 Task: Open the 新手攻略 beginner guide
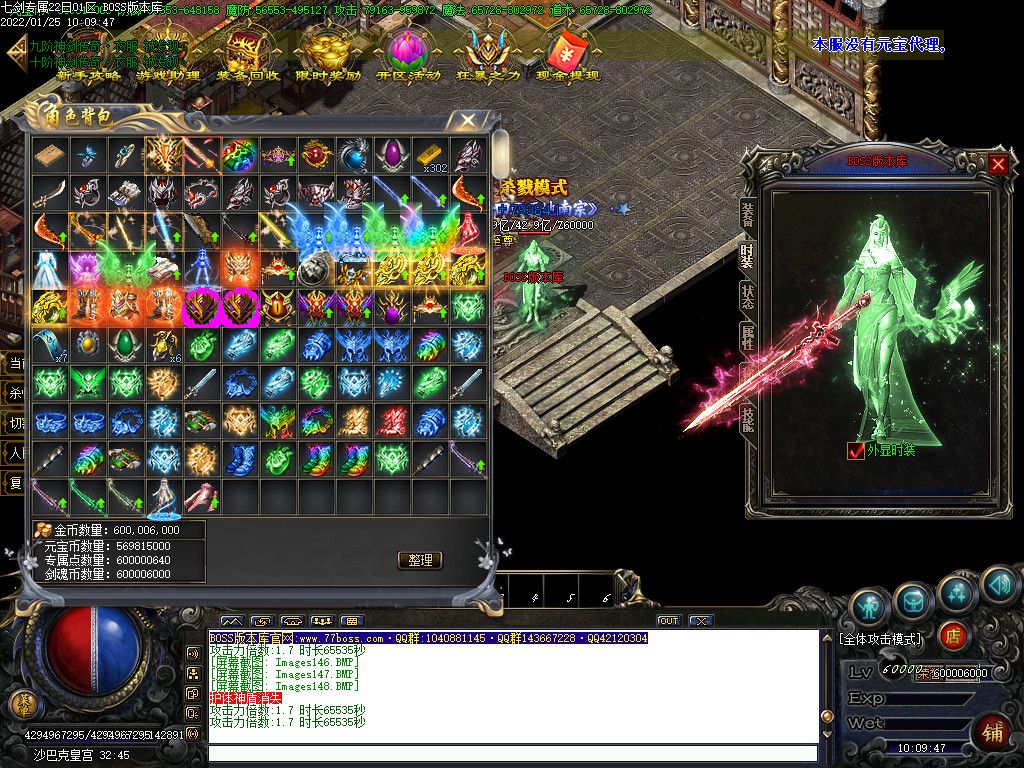(88, 56)
